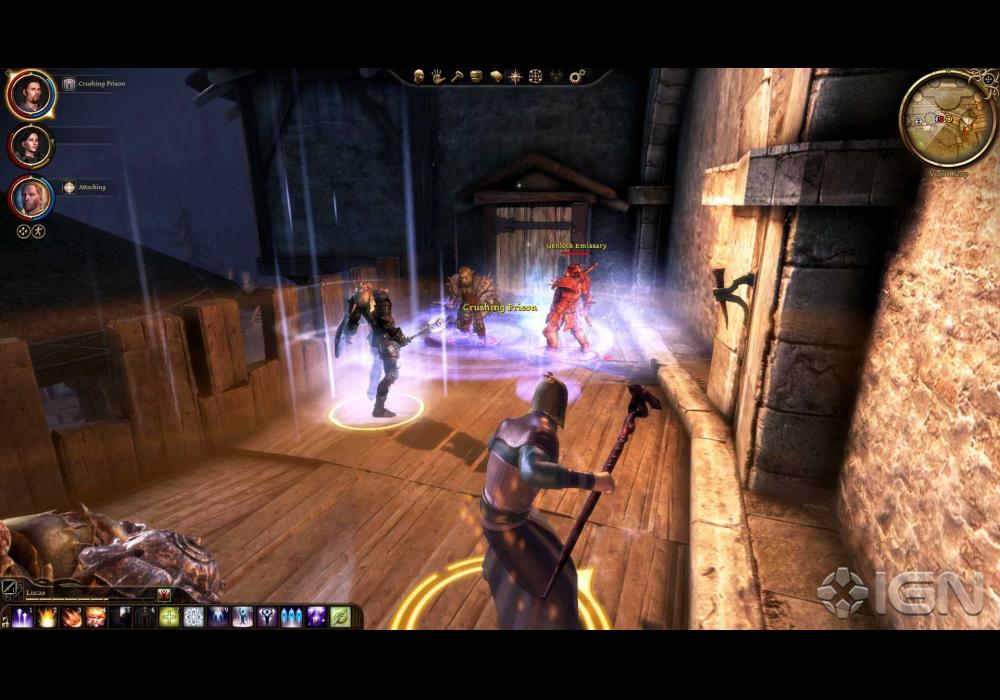This screenshot has width=1000, height=700.
Task: Select the bearded mage party portrait
Action: (31, 94)
